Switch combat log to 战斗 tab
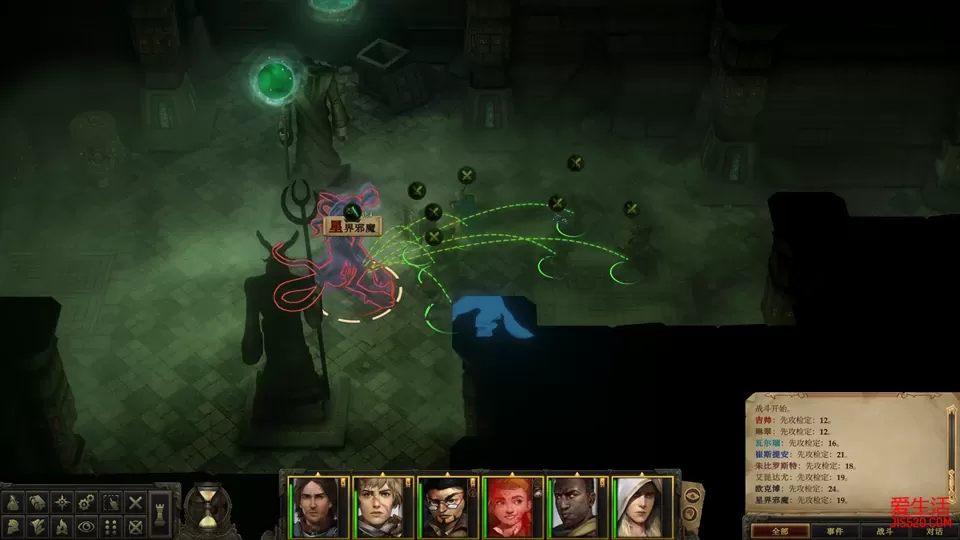 pos(884,532)
